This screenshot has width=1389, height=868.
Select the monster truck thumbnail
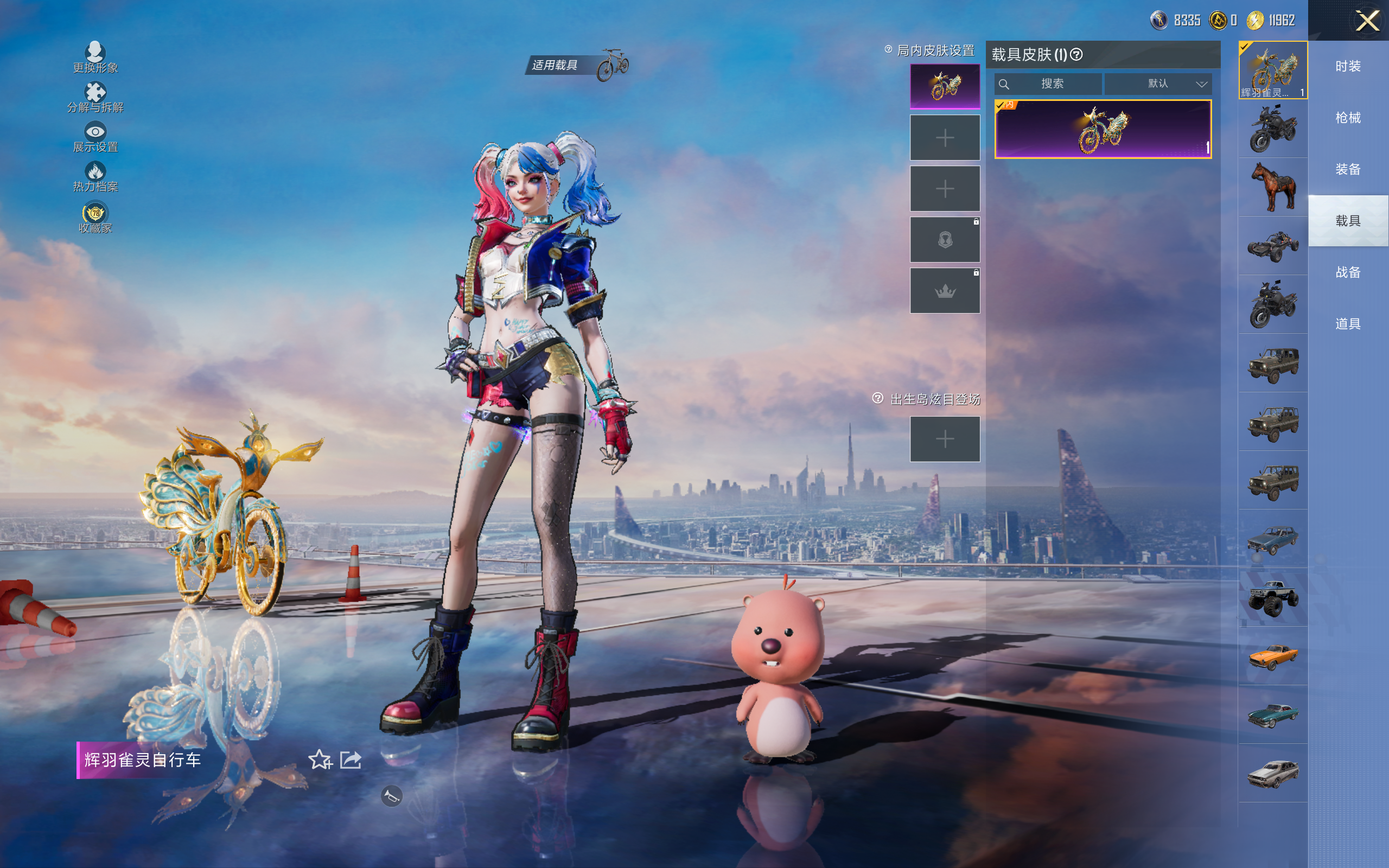[1272, 597]
